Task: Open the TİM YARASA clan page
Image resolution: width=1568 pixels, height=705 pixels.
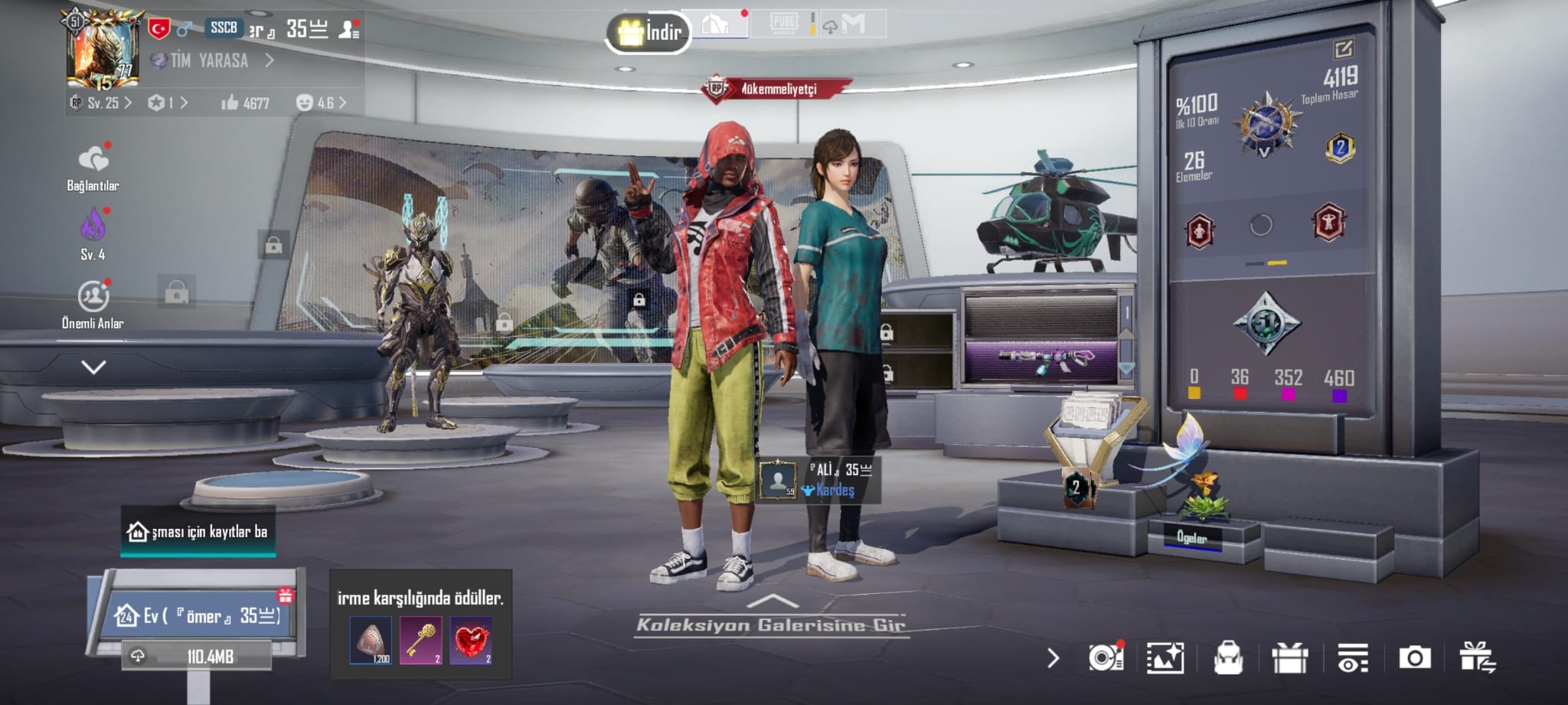Action: 211,60
